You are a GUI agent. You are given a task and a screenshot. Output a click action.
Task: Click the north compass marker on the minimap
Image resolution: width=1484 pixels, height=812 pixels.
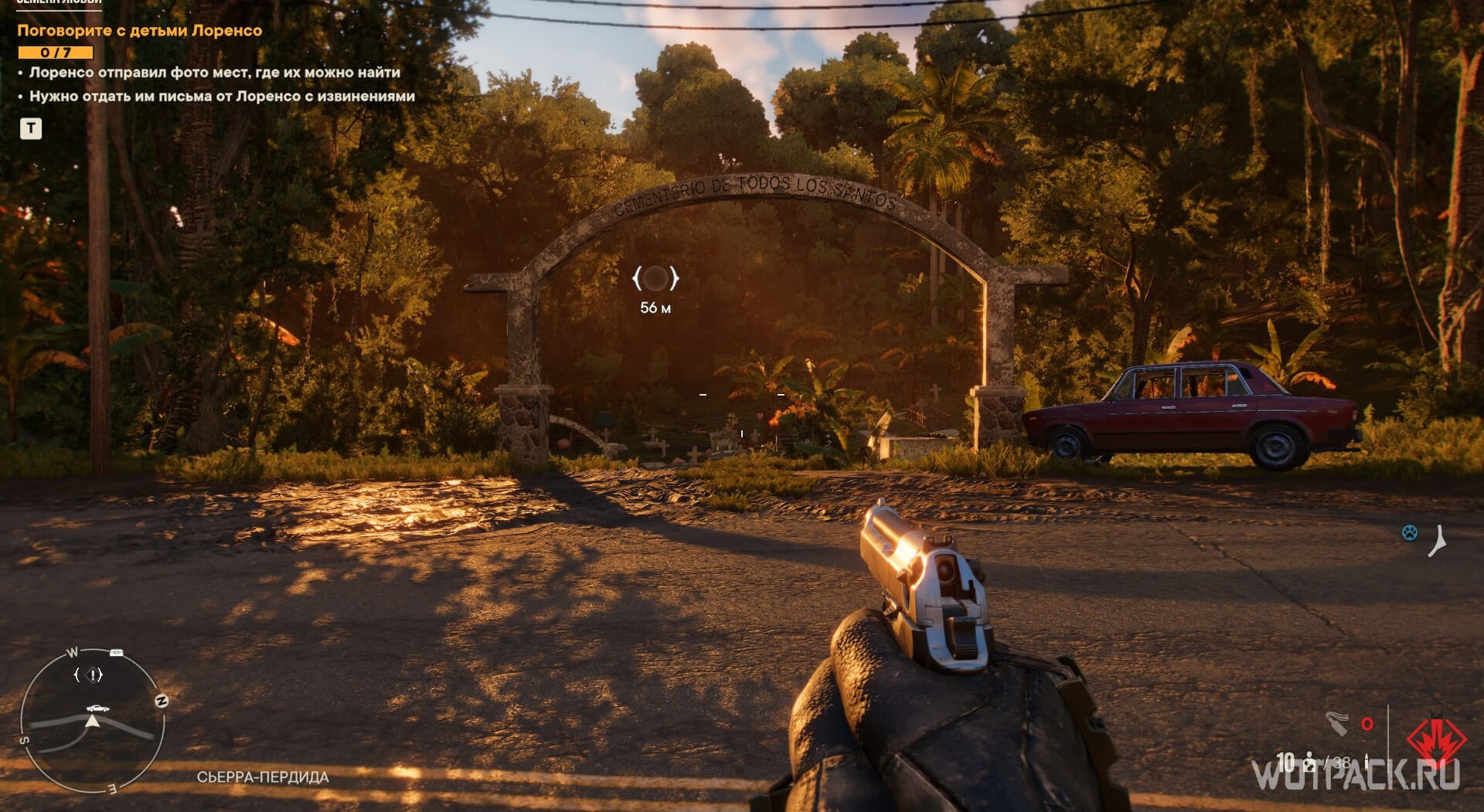click(161, 701)
